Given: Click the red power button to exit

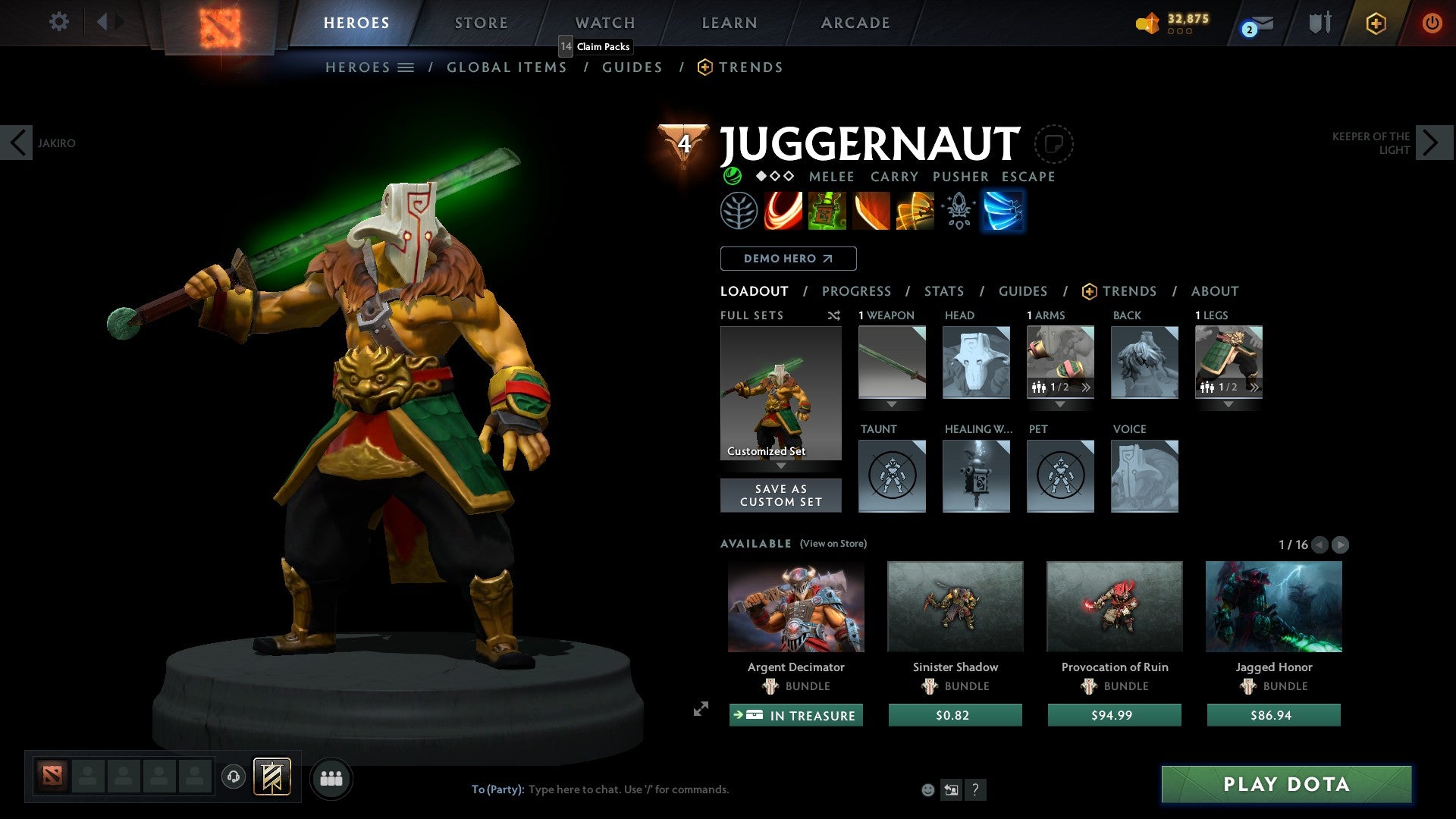Looking at the screenshot, I should click(x=1433, y=23).
